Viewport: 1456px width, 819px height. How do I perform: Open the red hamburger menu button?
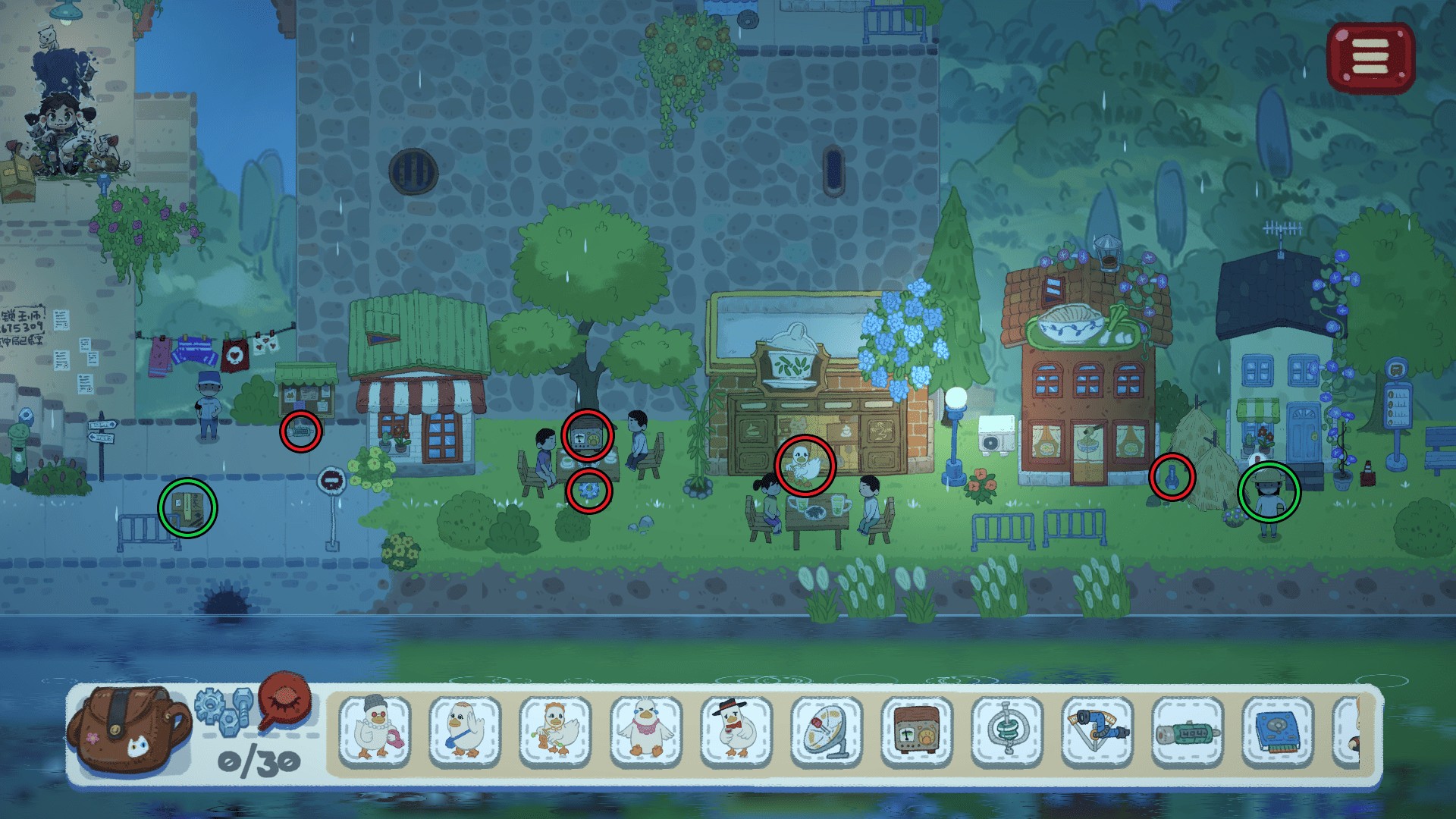(1370, 57)
